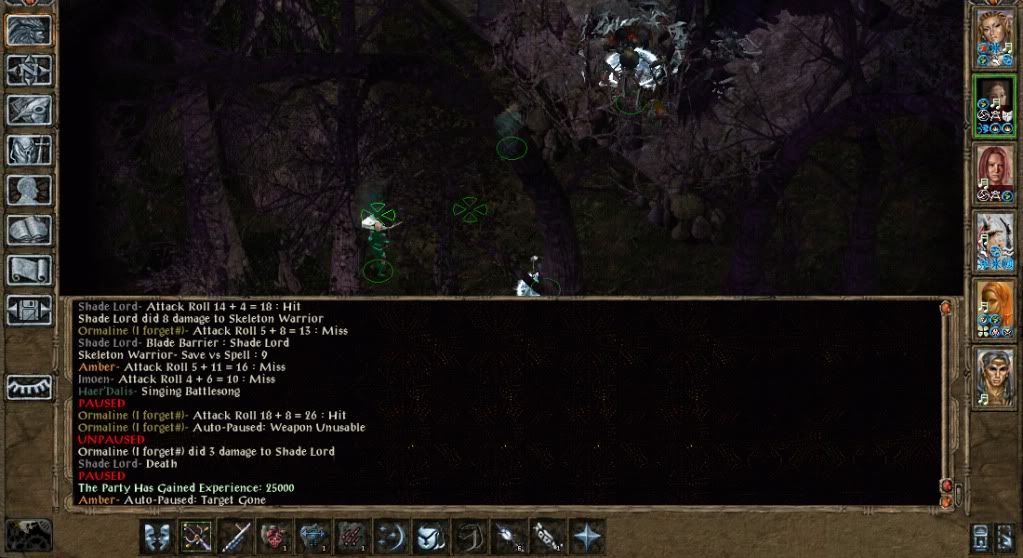Open special abilities via the four-pointed star
This screenshot has height=558, width=1023.
pyautogui.click(x=586, y=536)
